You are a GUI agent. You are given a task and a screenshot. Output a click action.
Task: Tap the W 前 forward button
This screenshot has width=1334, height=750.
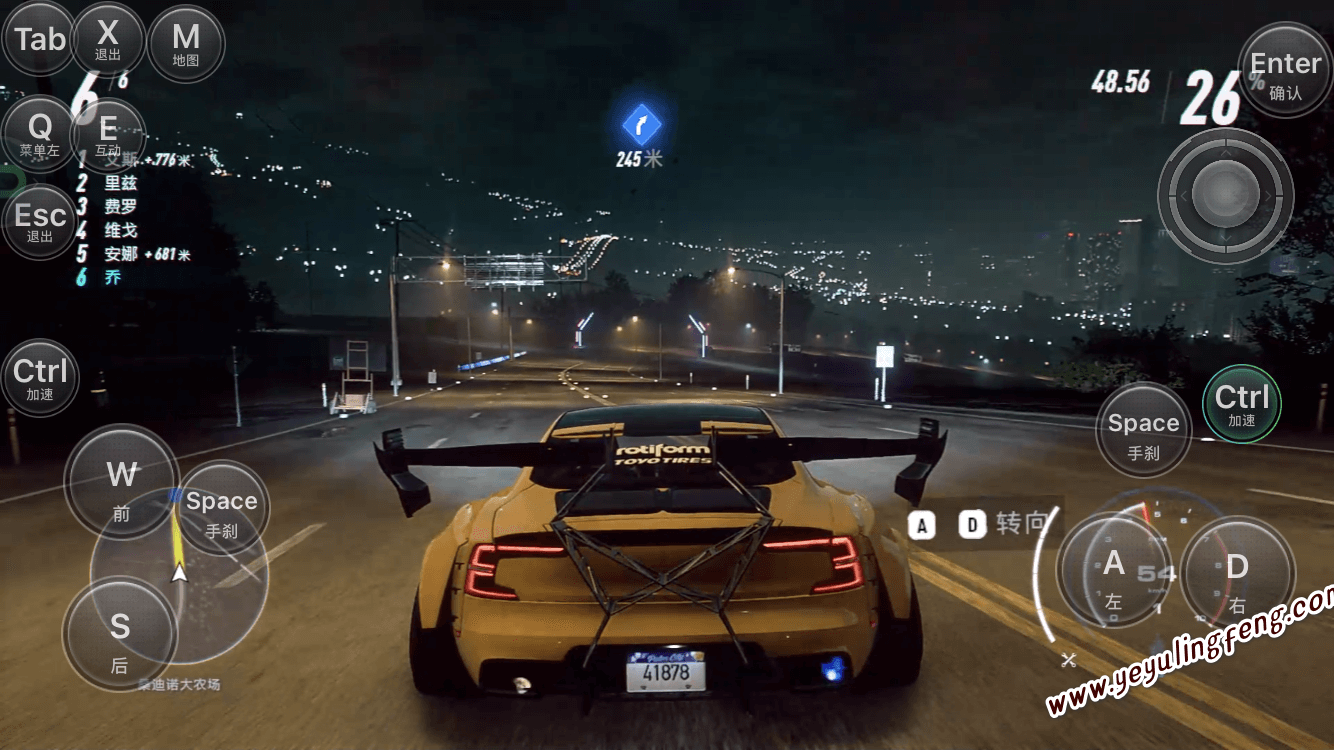pyautogui.click(x=122, y=482)
